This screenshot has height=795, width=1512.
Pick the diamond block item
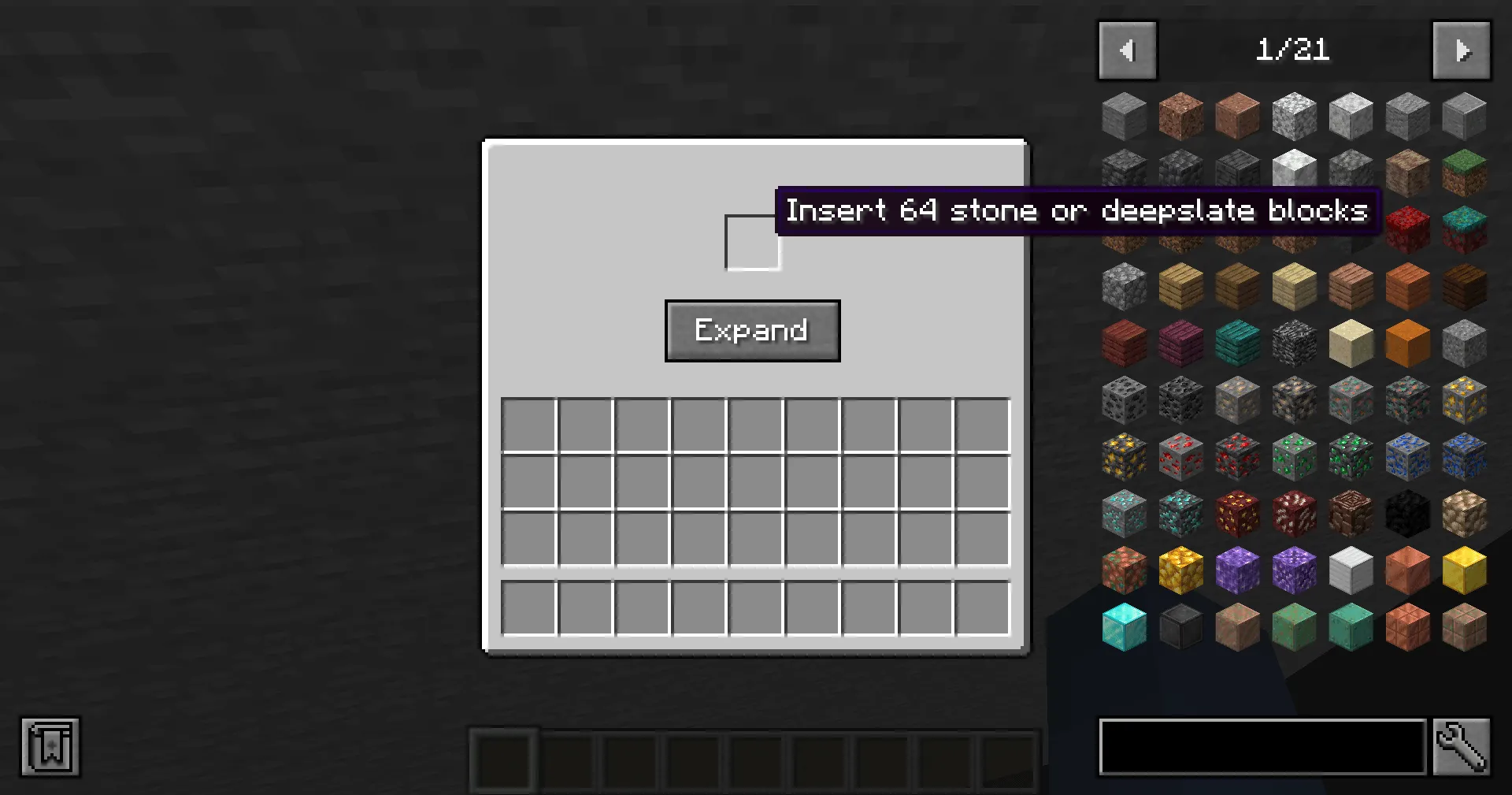(1124, 626)
